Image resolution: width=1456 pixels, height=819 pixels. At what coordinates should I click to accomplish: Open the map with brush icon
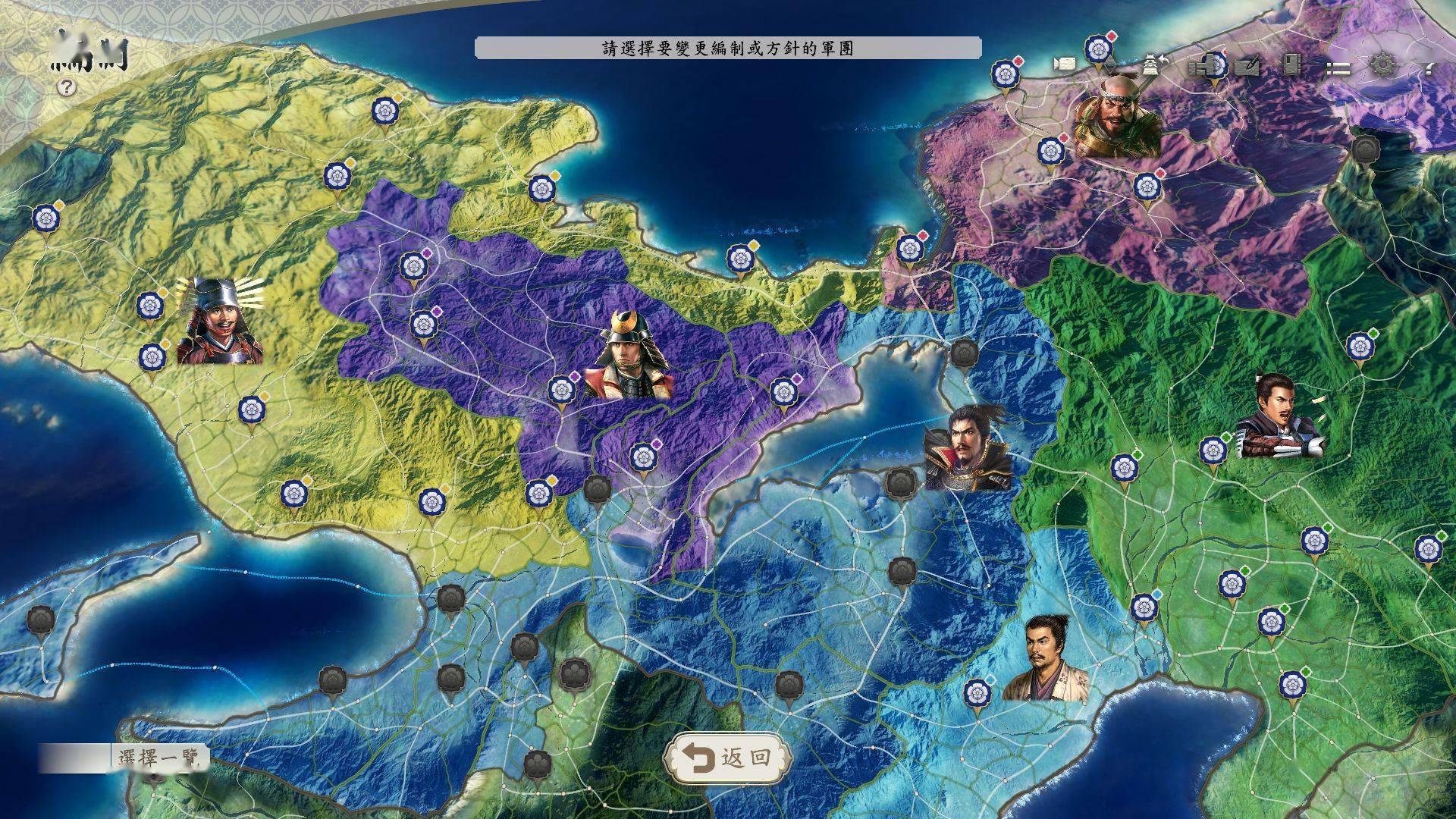coord(1247,66)
